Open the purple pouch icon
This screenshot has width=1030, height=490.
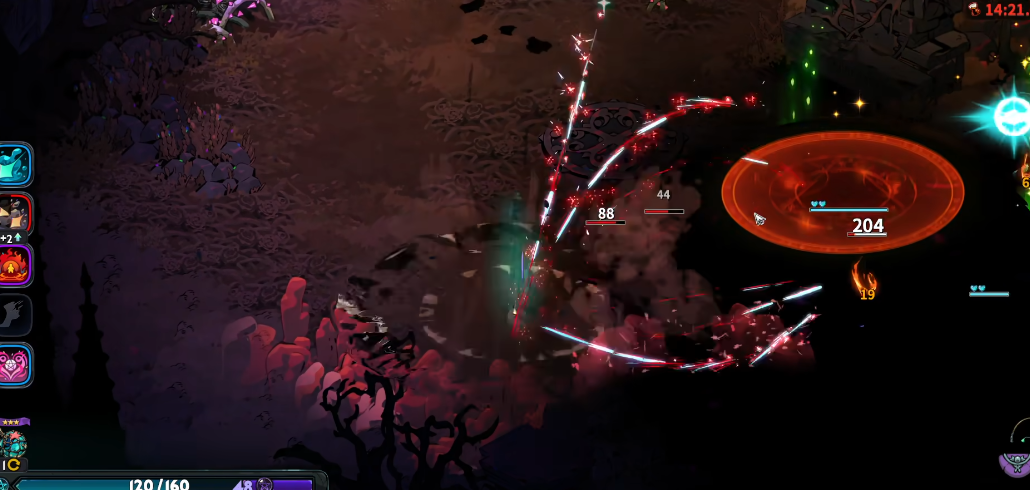(x=1016, y=461)
